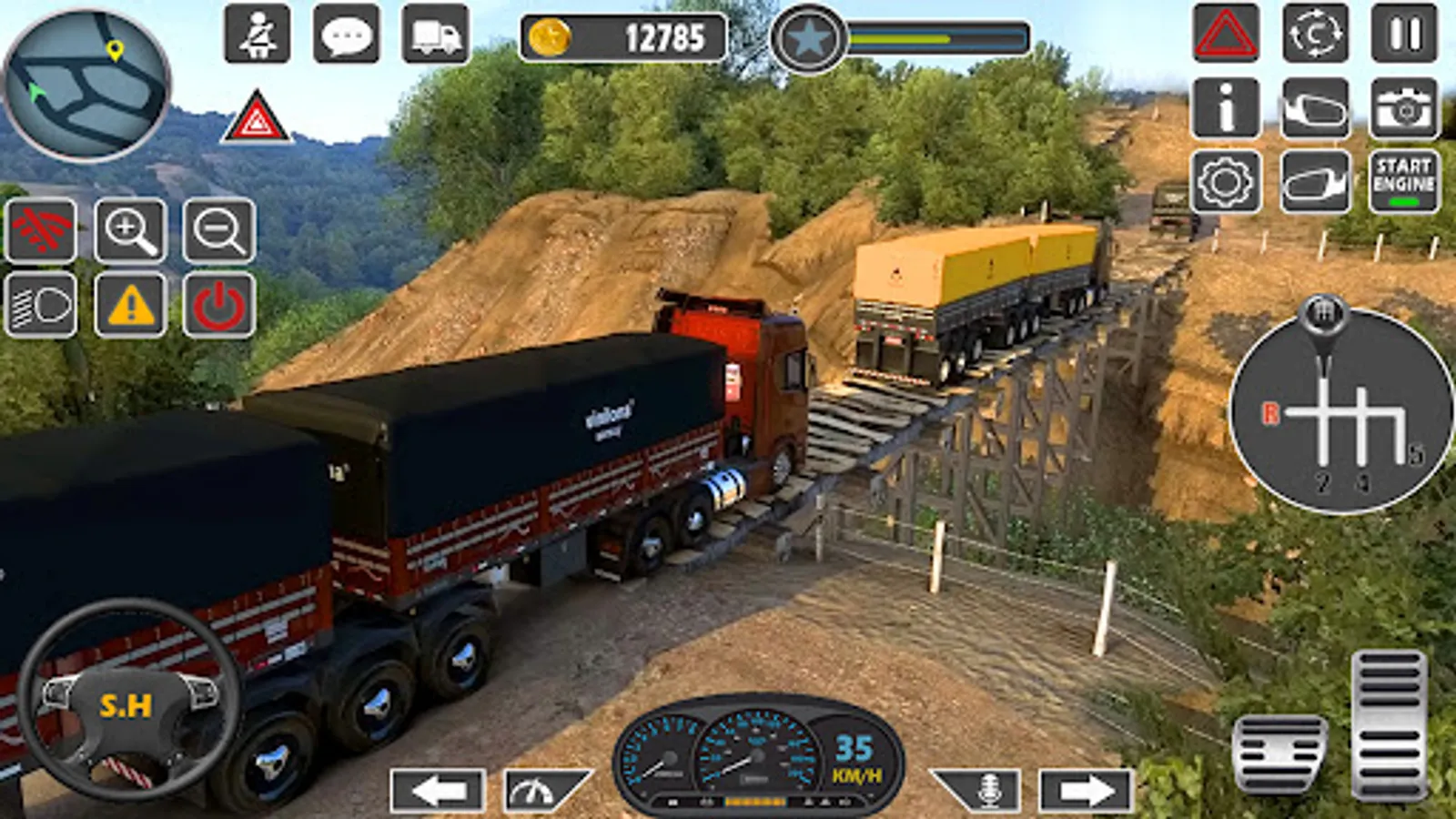The height and width of the screenshot is (819, 1456).
Task: Pause the game
Action: pyautogui.click(x=1404, y=35)
